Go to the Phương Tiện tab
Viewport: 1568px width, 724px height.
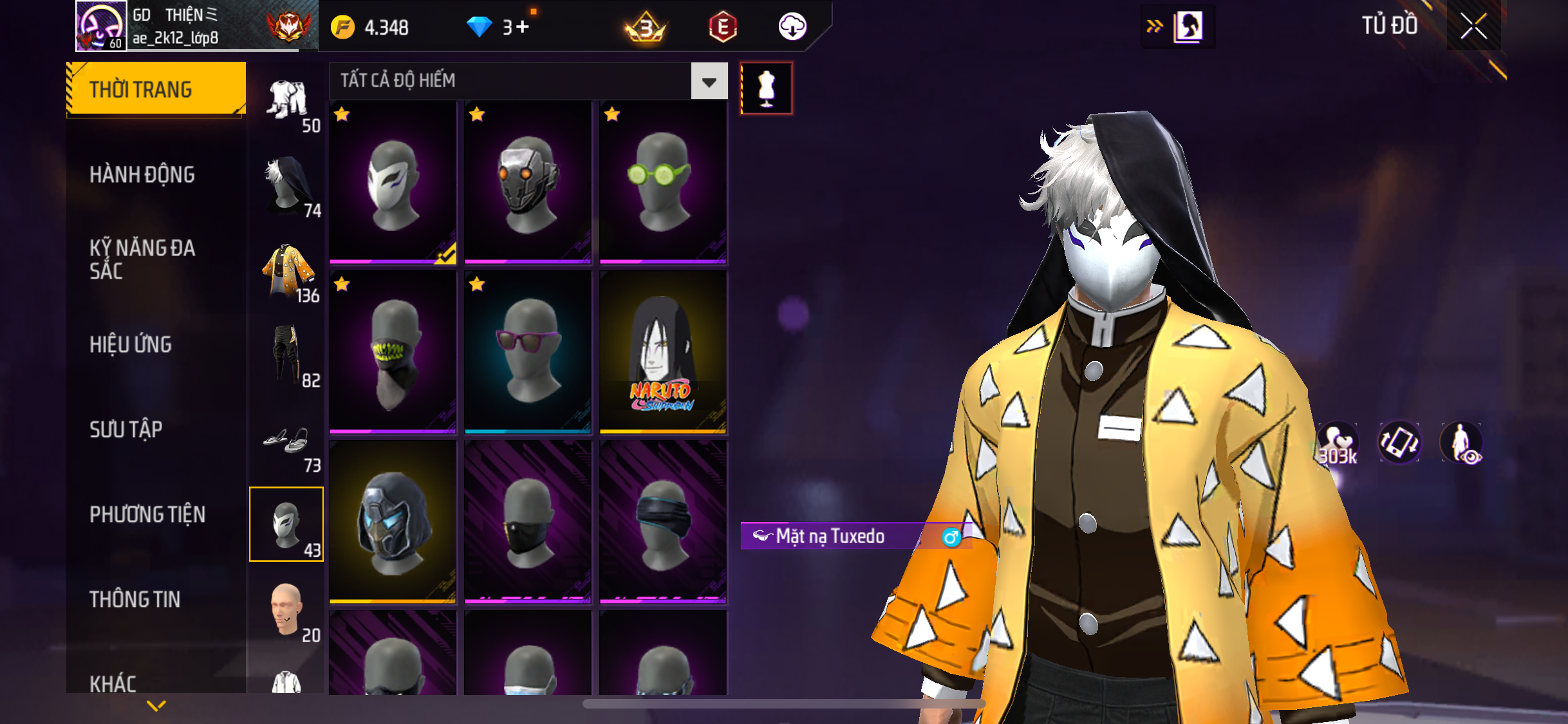click(x=147, y=514)
